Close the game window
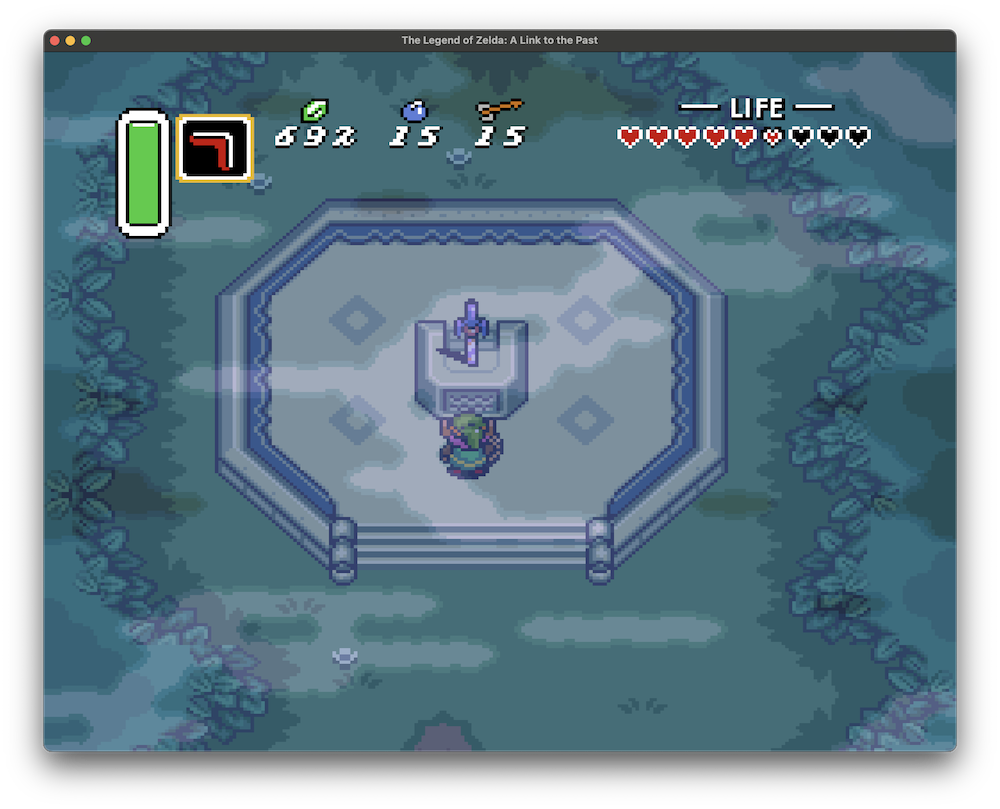This screenshot has height=809, width=1000. coord(55,40)
